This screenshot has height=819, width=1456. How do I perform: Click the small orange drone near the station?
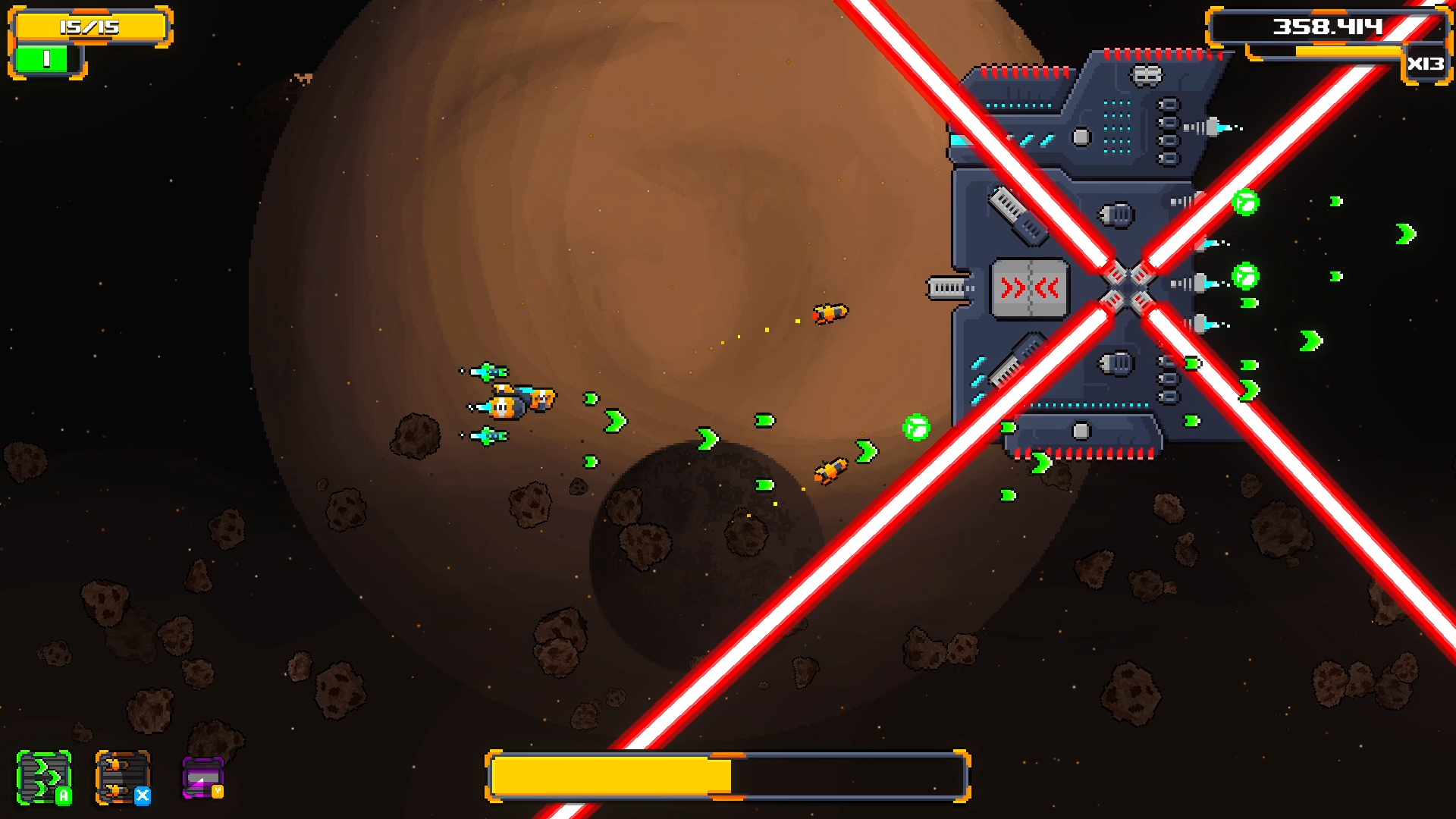(x=830, y=314)
